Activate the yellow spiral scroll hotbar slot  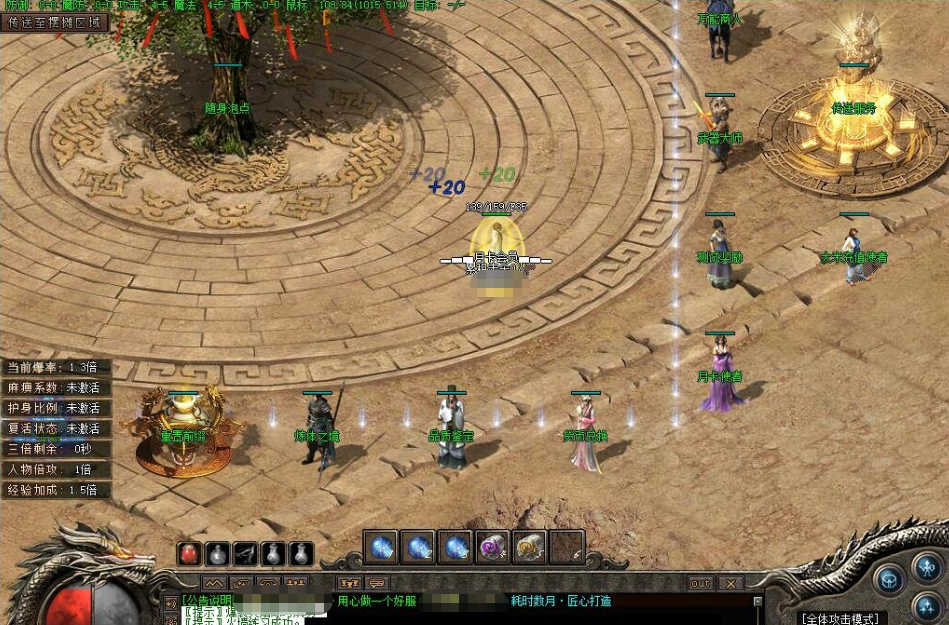[x=529, y=547]
